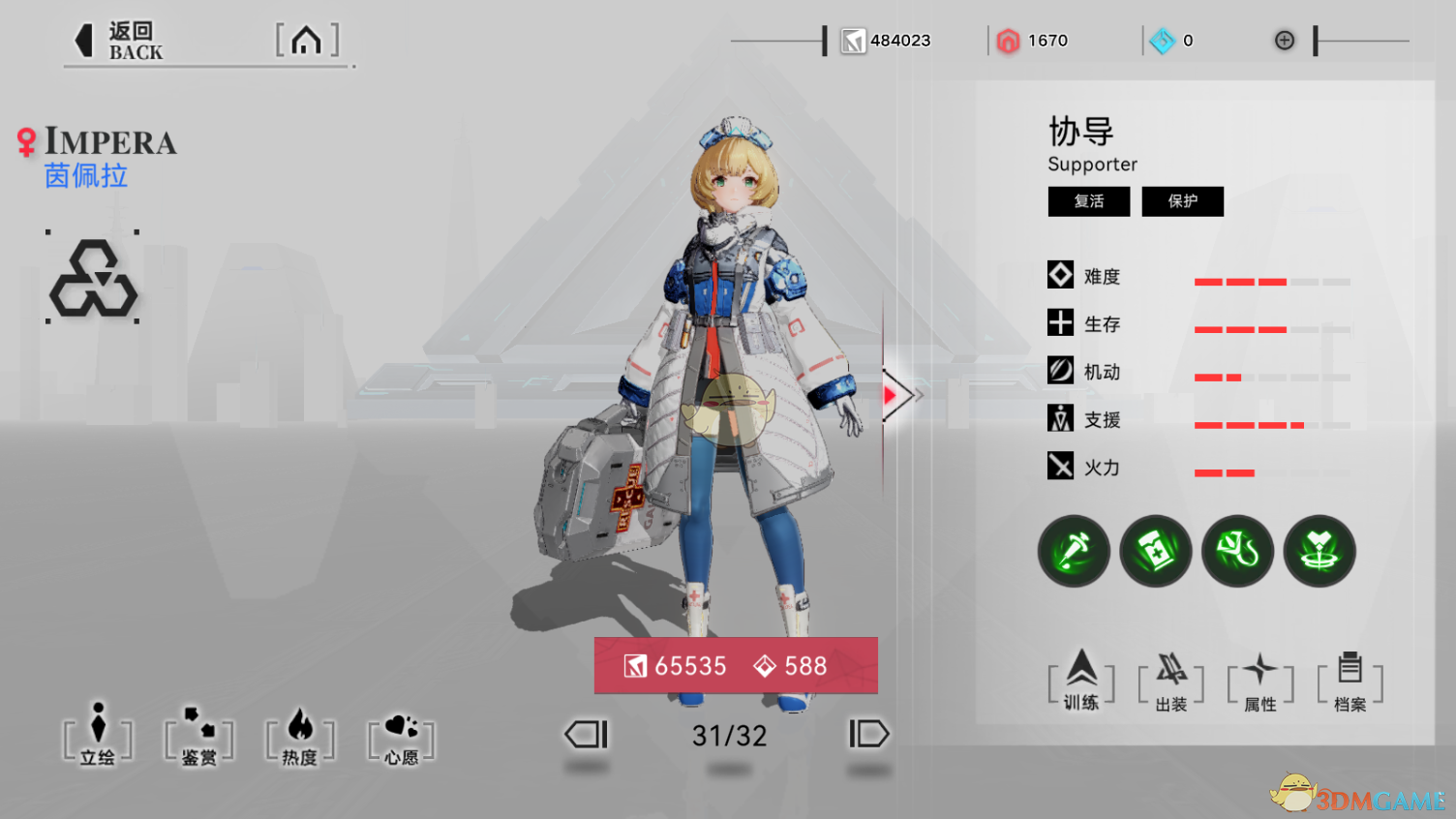Viewport: 1456px width, 819px height.
Task: Open the 心愿 wish button
Action: pyautogui.click(x=402, y=740)
